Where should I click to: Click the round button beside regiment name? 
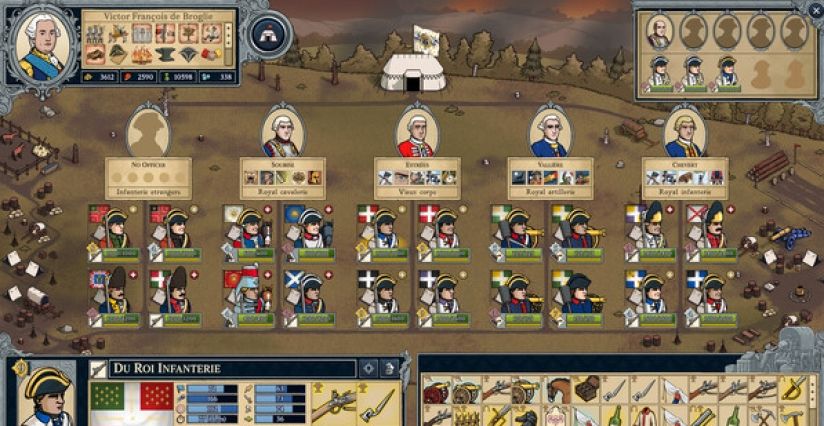(367, 368)
